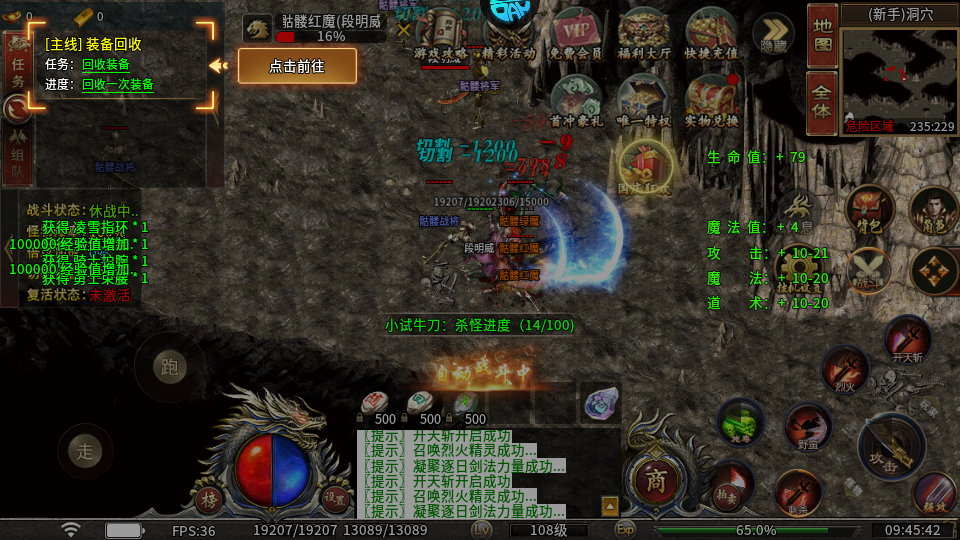The height and width of the screenshot is (540, 960).
Task: Tap the 攻击 attack button
Action: tap(890, 448)
